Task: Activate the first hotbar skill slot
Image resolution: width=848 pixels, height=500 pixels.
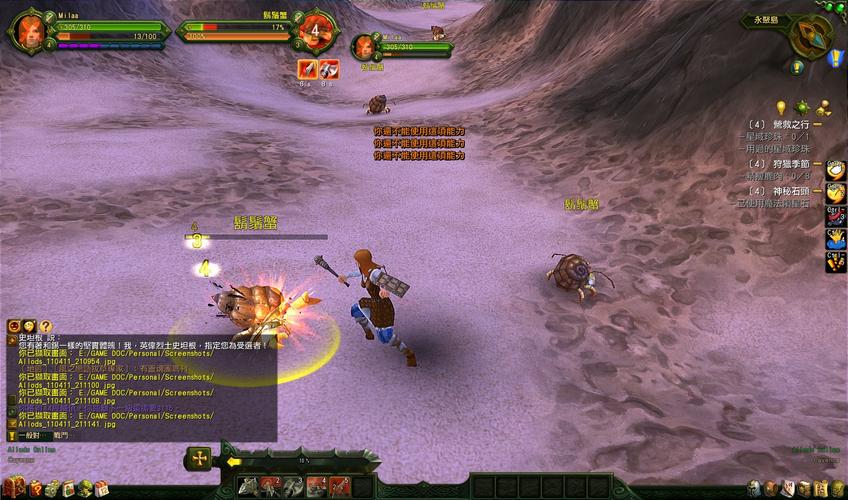Action: click(247, 487)
